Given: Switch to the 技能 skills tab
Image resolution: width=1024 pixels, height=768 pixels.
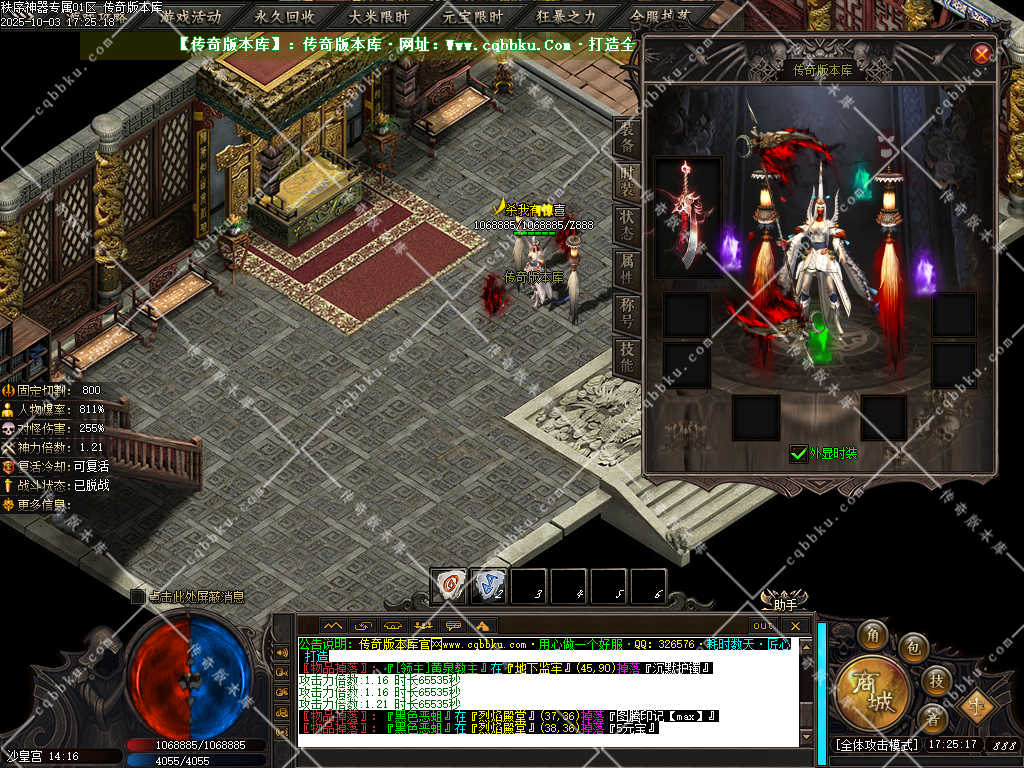Looking at the screenshot, I should (x=627, y=356).
